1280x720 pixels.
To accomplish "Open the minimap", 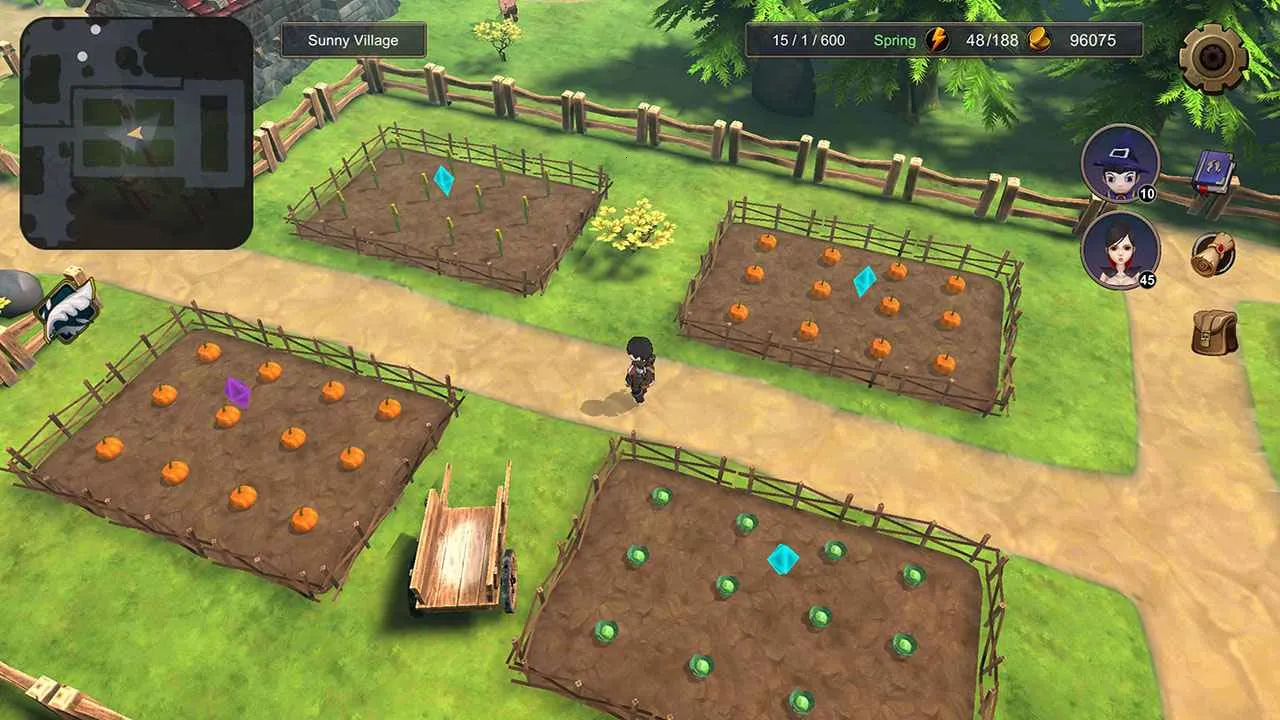I will tap(137, 133).
